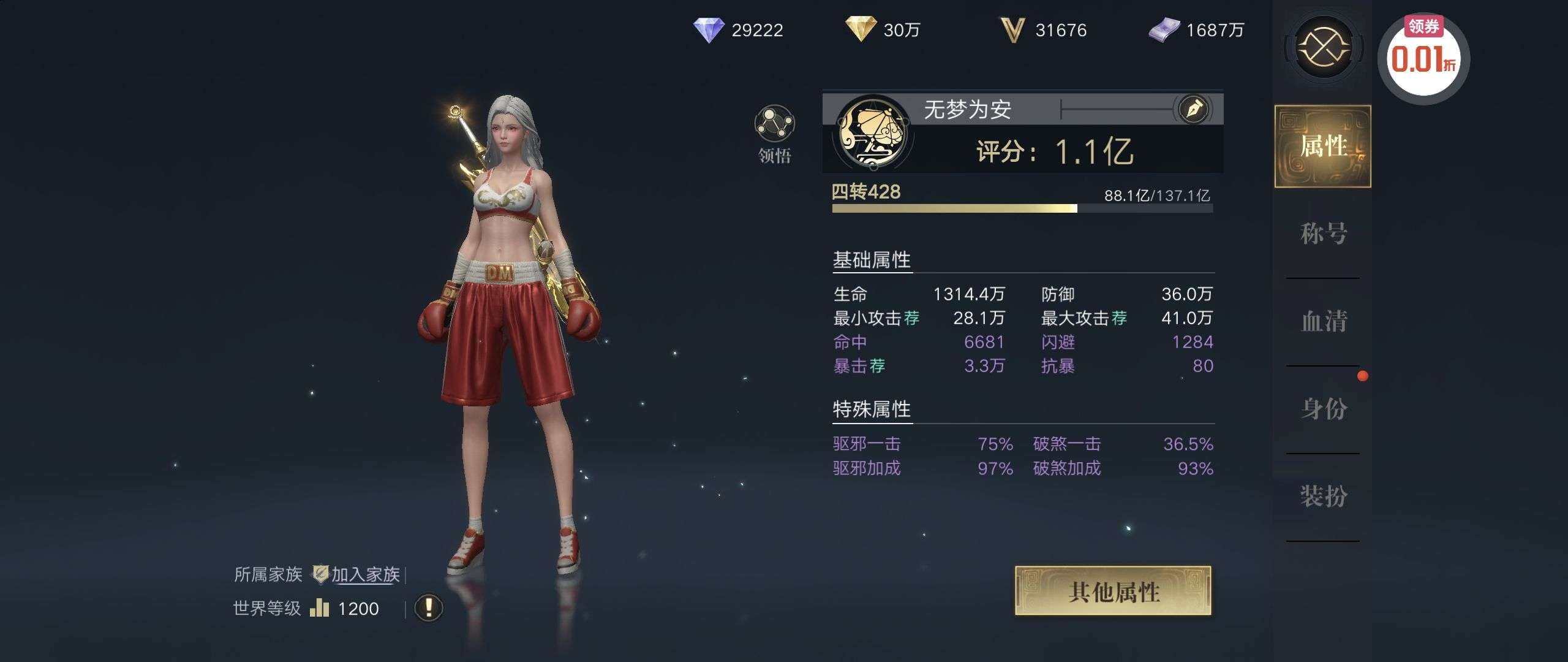Viewport: 1568px width, 662px height.
Task: Open the 其他属性 details button
Action: 1113,591
